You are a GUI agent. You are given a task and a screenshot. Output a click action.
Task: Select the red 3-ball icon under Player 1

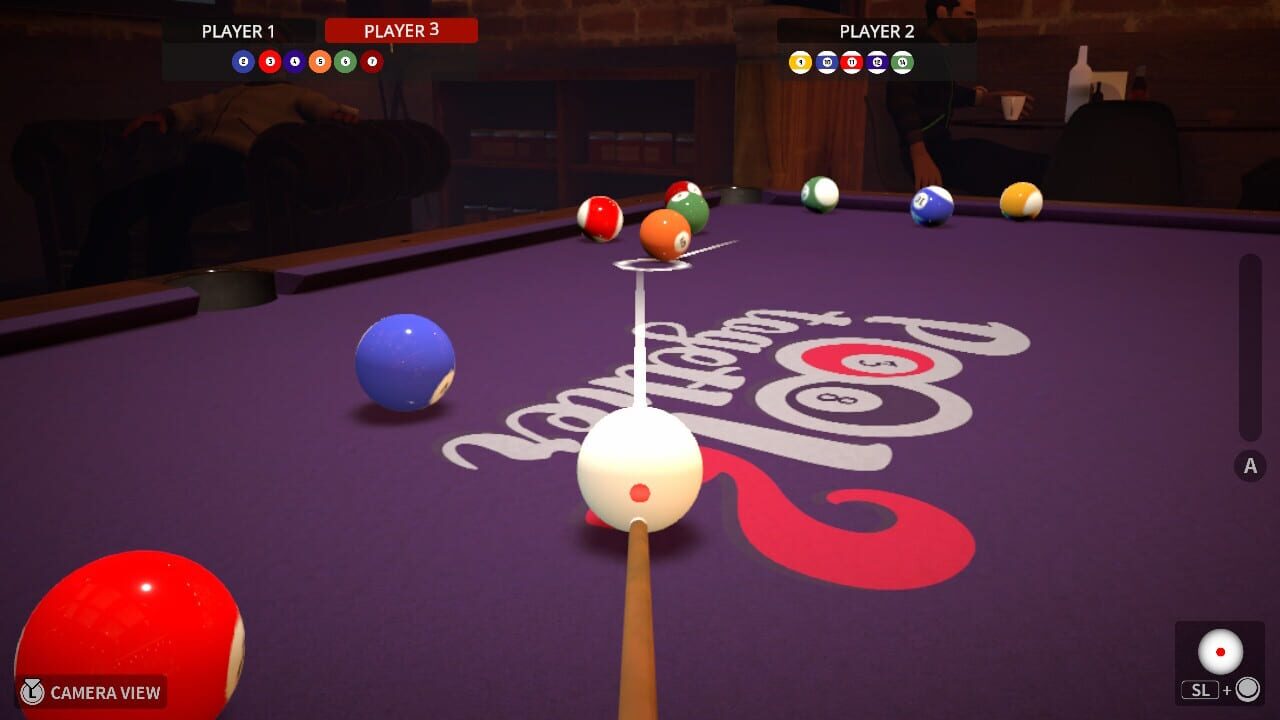click(x=270, y=60)
